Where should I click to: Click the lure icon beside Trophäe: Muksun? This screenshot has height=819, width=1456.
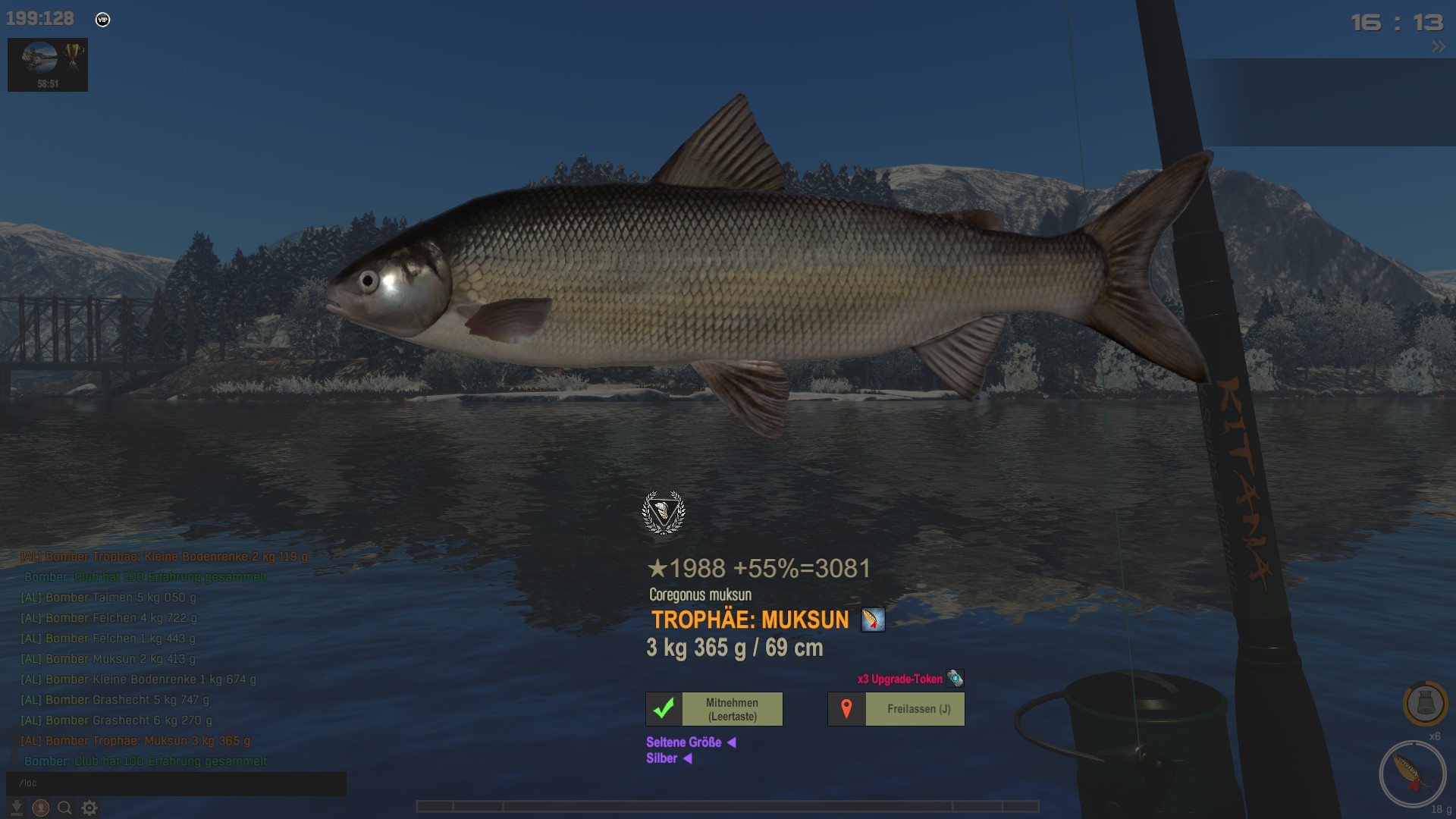pos(873,620)
